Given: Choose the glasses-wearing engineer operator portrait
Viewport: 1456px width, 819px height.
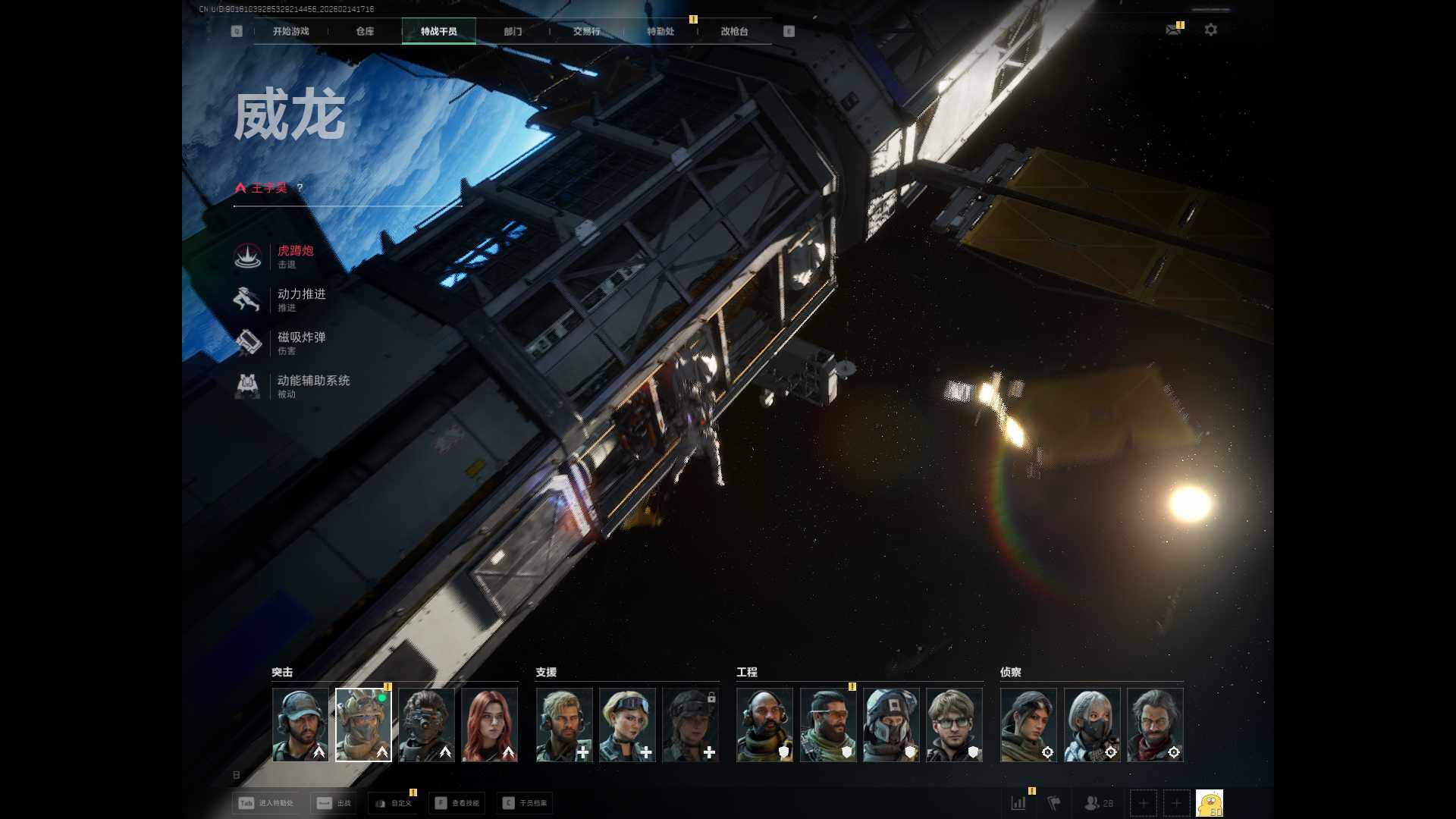Looking at the screenshot, I should (954, 724).
